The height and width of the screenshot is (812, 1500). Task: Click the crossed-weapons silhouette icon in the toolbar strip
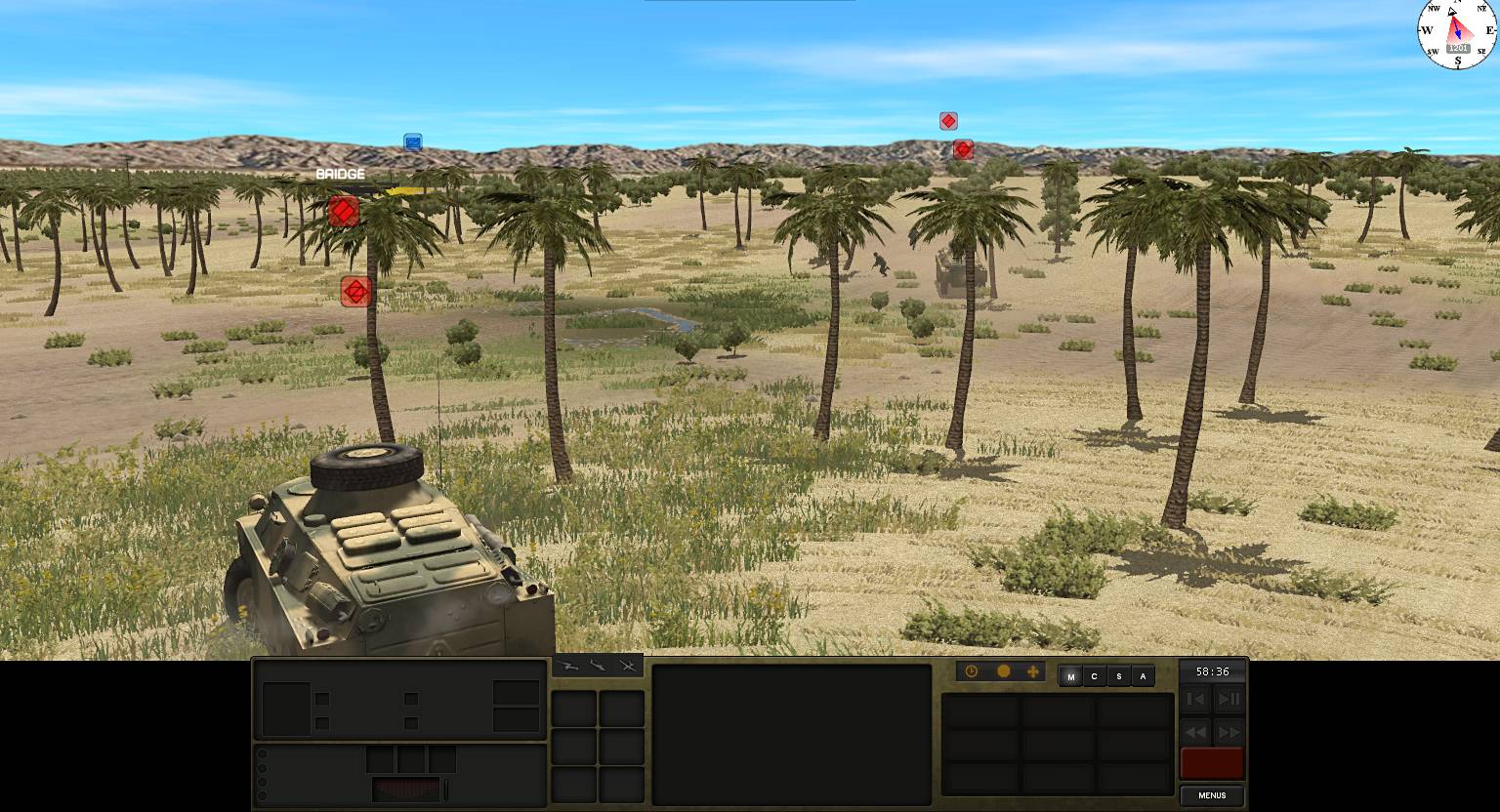(x=625, y=665)
